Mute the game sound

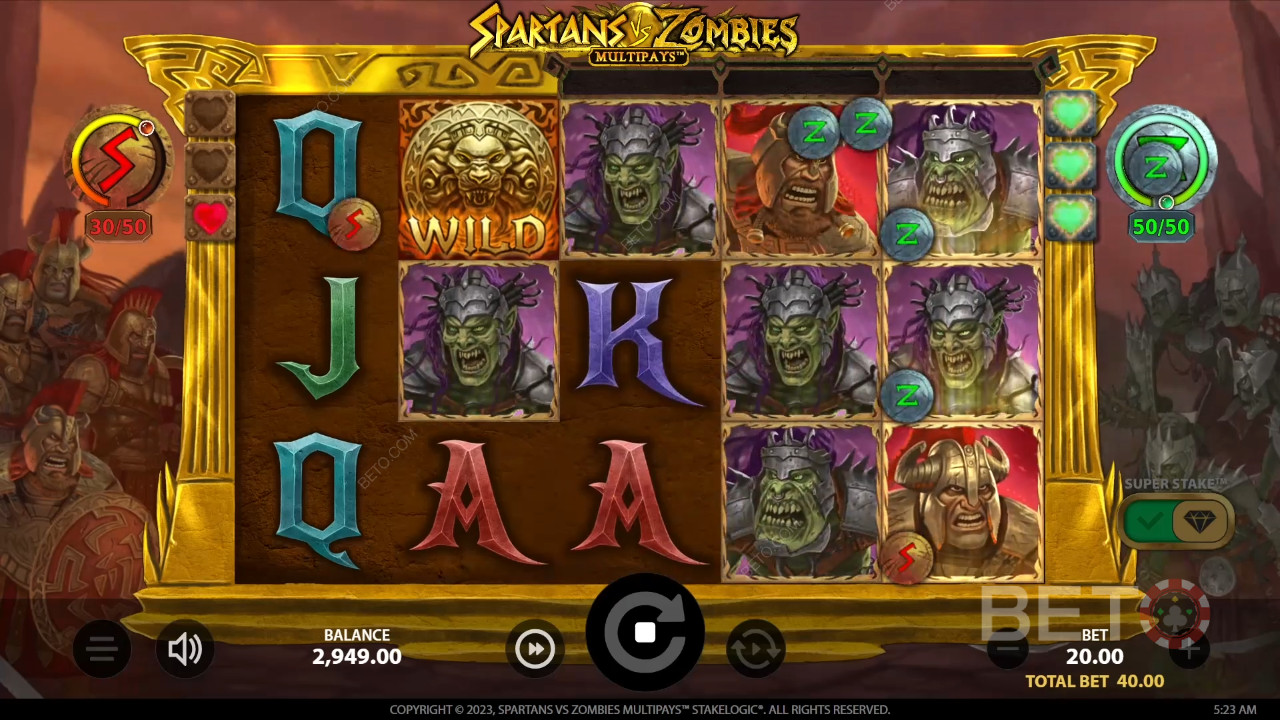coord(185,650)
